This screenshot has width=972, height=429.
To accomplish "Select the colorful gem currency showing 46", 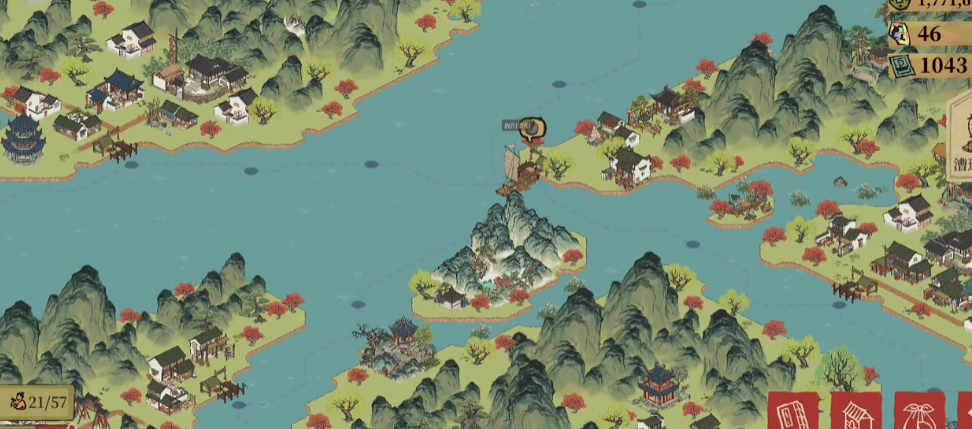I will [x=928, y=34].
